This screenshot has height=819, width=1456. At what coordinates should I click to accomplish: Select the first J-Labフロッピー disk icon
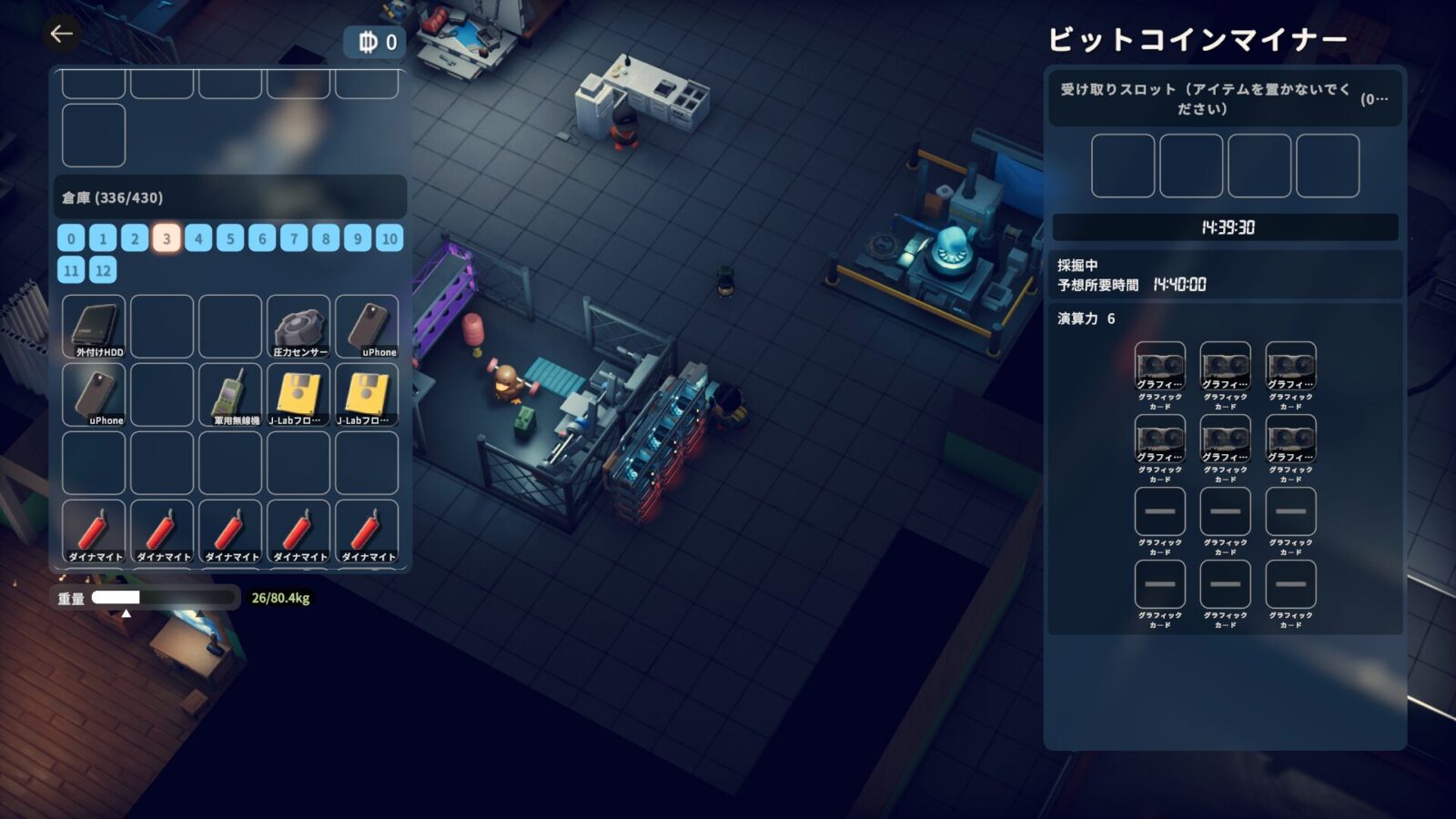298,393
